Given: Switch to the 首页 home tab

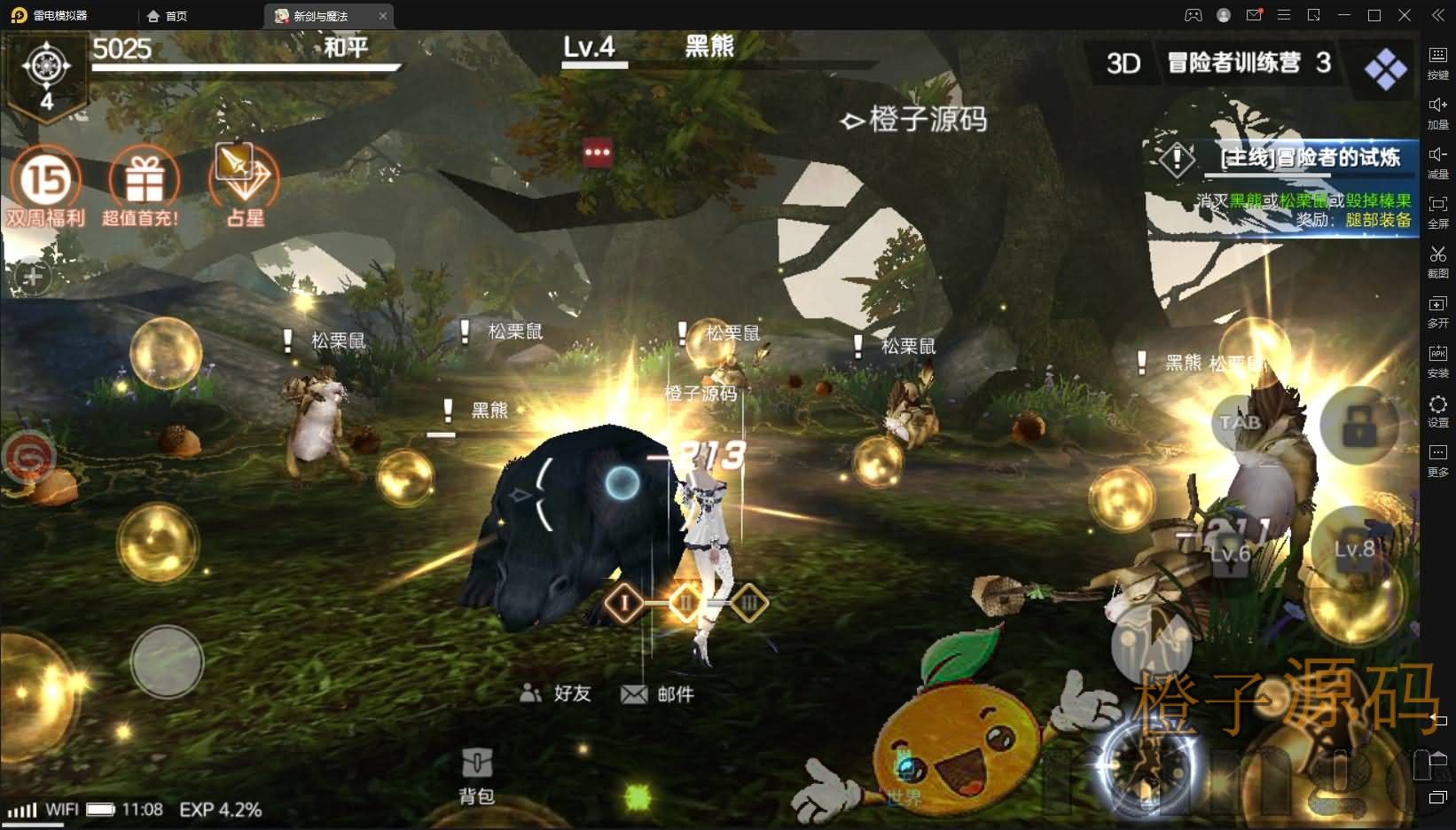Looking at the screenshot, I should [170, 15].
